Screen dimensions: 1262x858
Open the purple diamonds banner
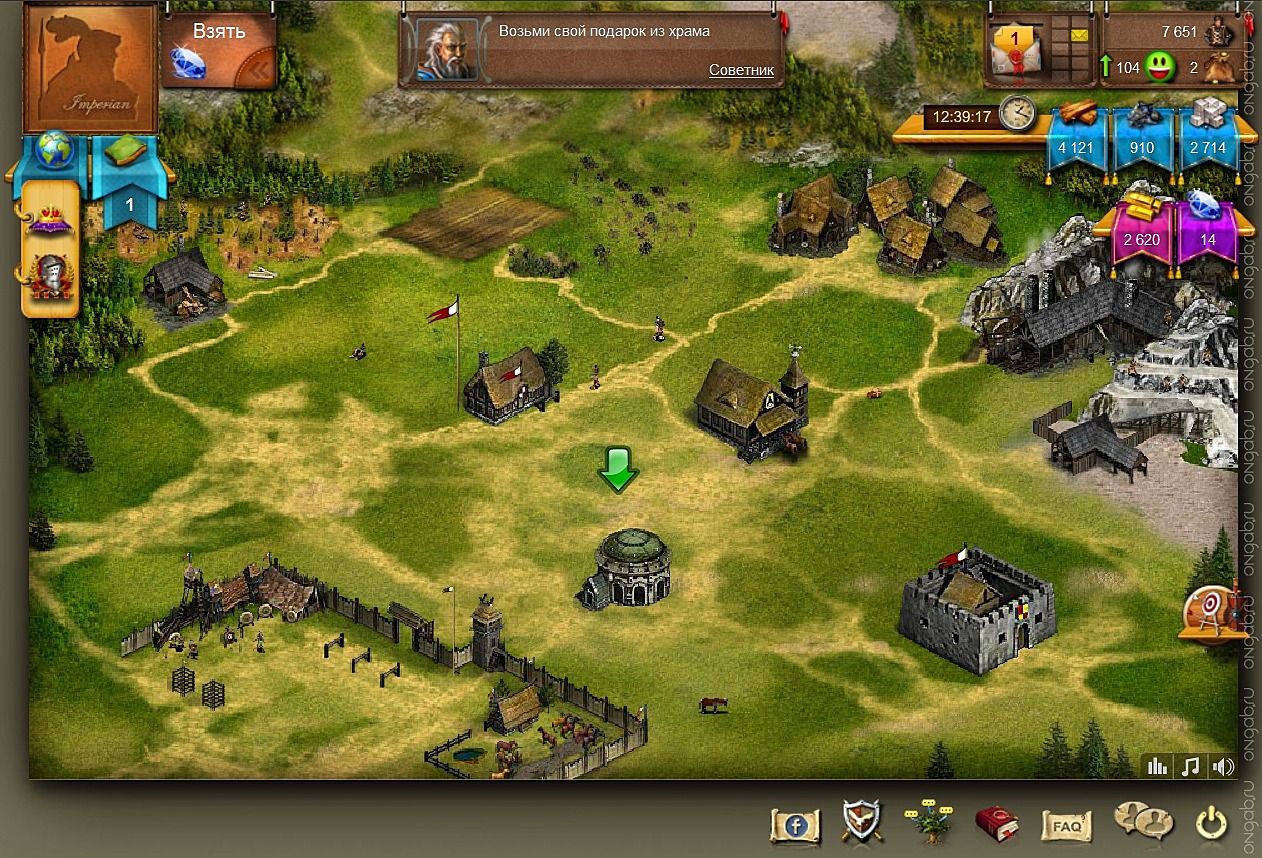tap(1207, 229)
